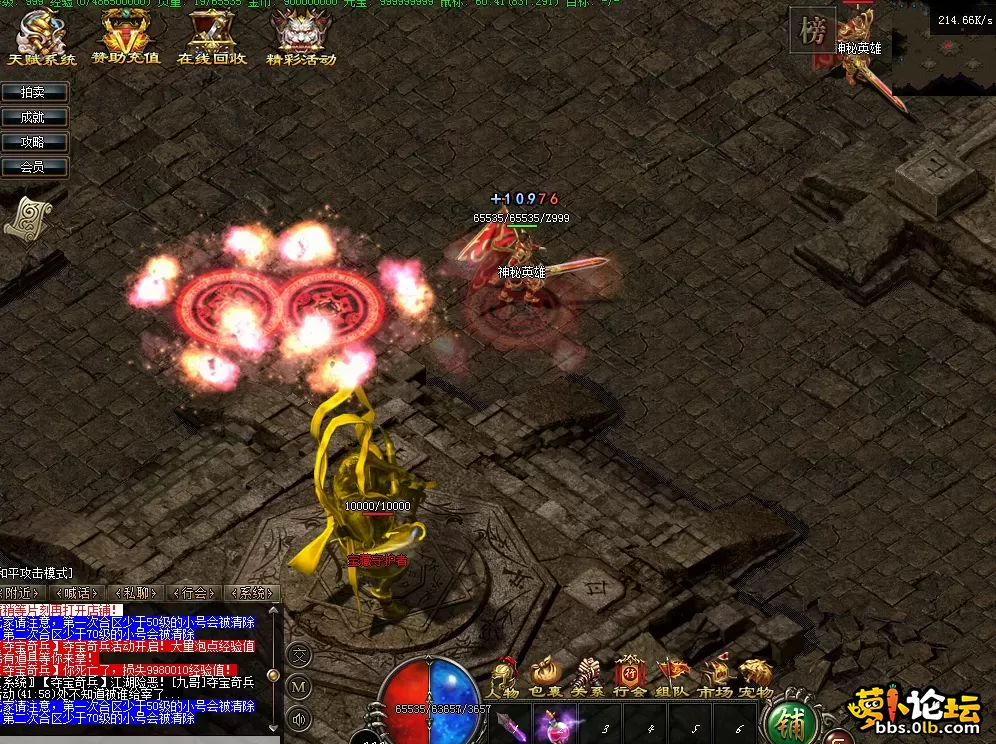Switch to the 附近 nearby chat tab
This screenshot has width=996, height=744.
[x=24, y=593]
